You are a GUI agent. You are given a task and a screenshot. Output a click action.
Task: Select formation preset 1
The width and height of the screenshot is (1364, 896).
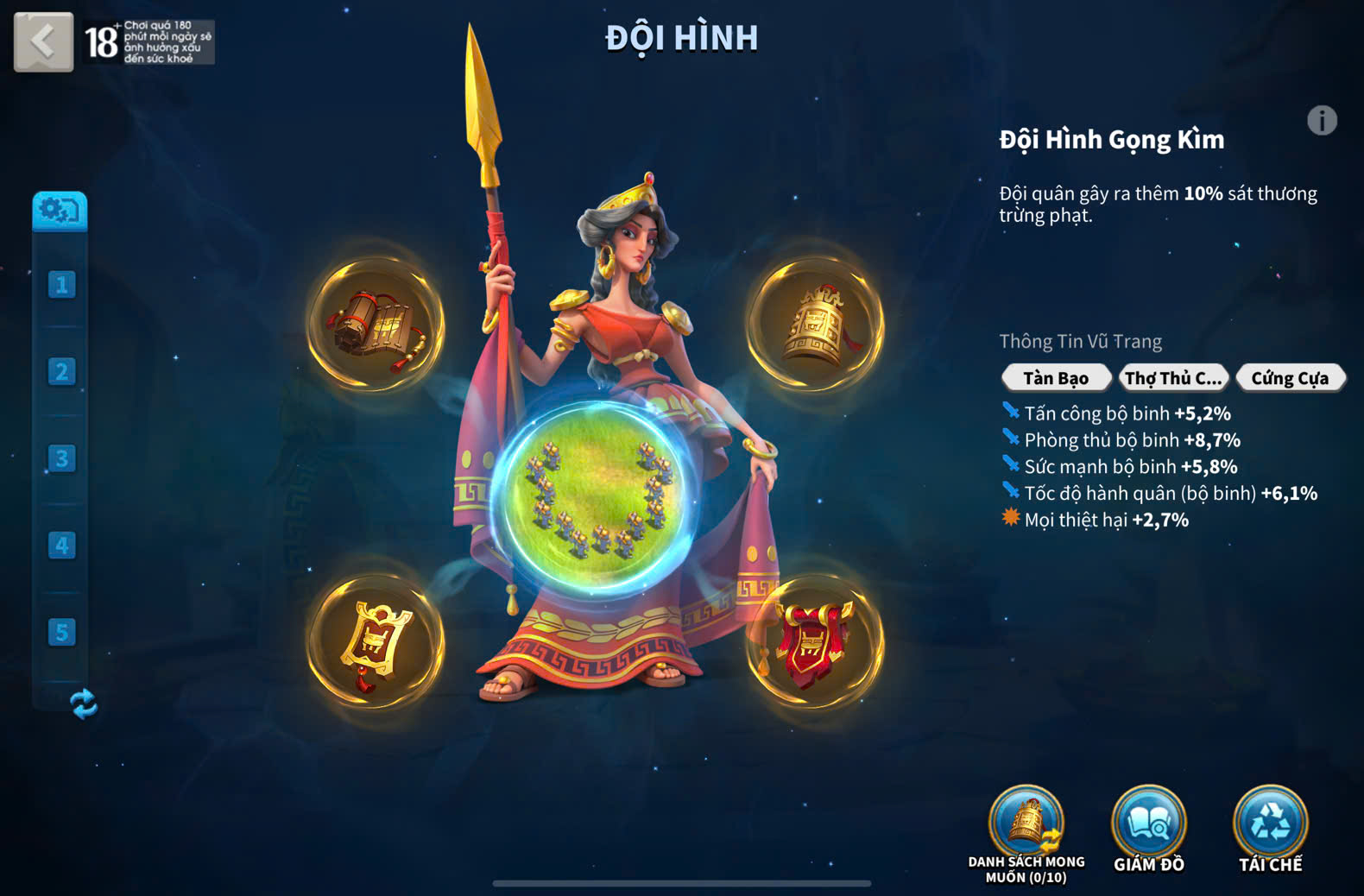click(61, 284)
